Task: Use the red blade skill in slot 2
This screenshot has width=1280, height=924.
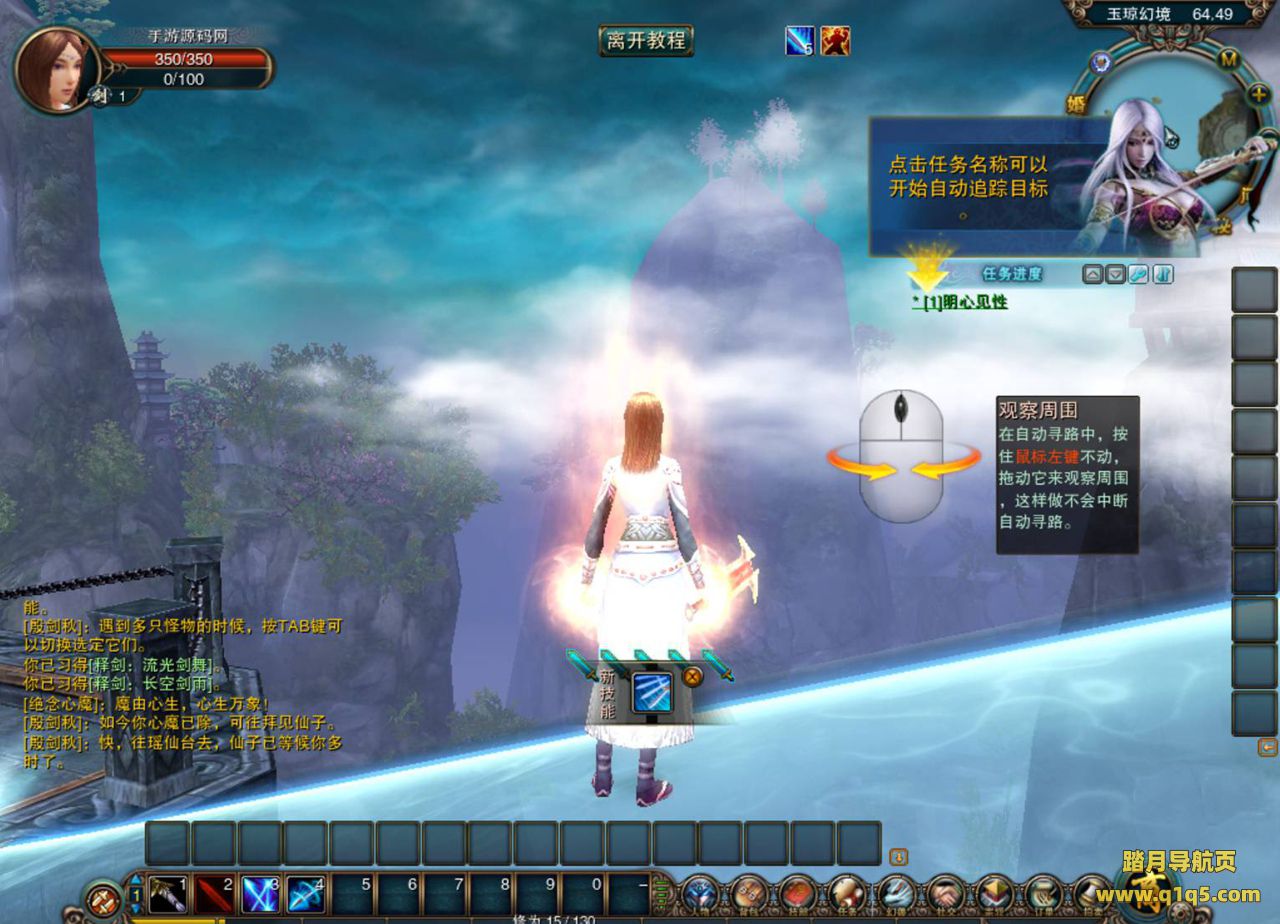Action: click(214, 893)
